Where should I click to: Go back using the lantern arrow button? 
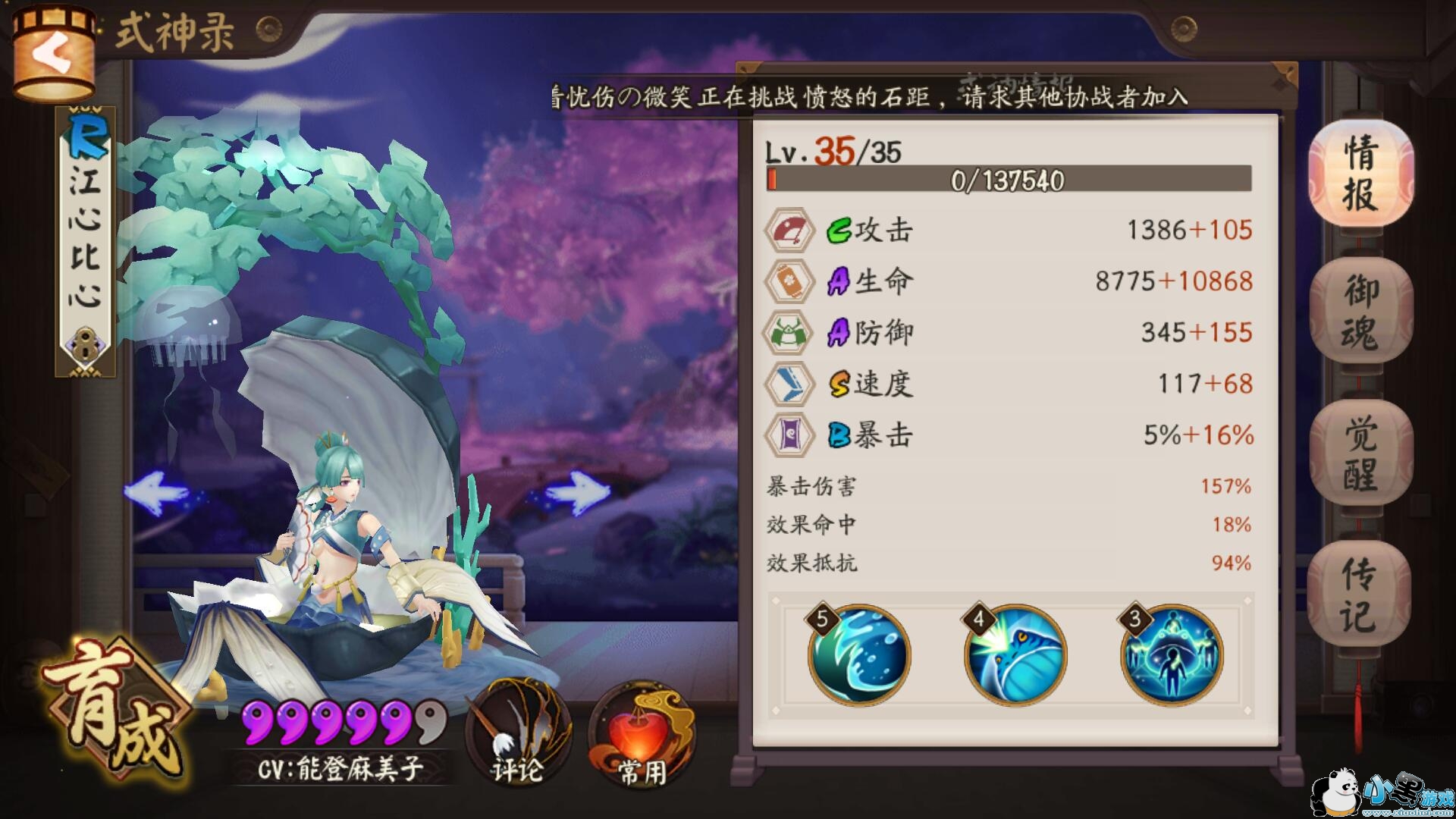tap(53, 55)
